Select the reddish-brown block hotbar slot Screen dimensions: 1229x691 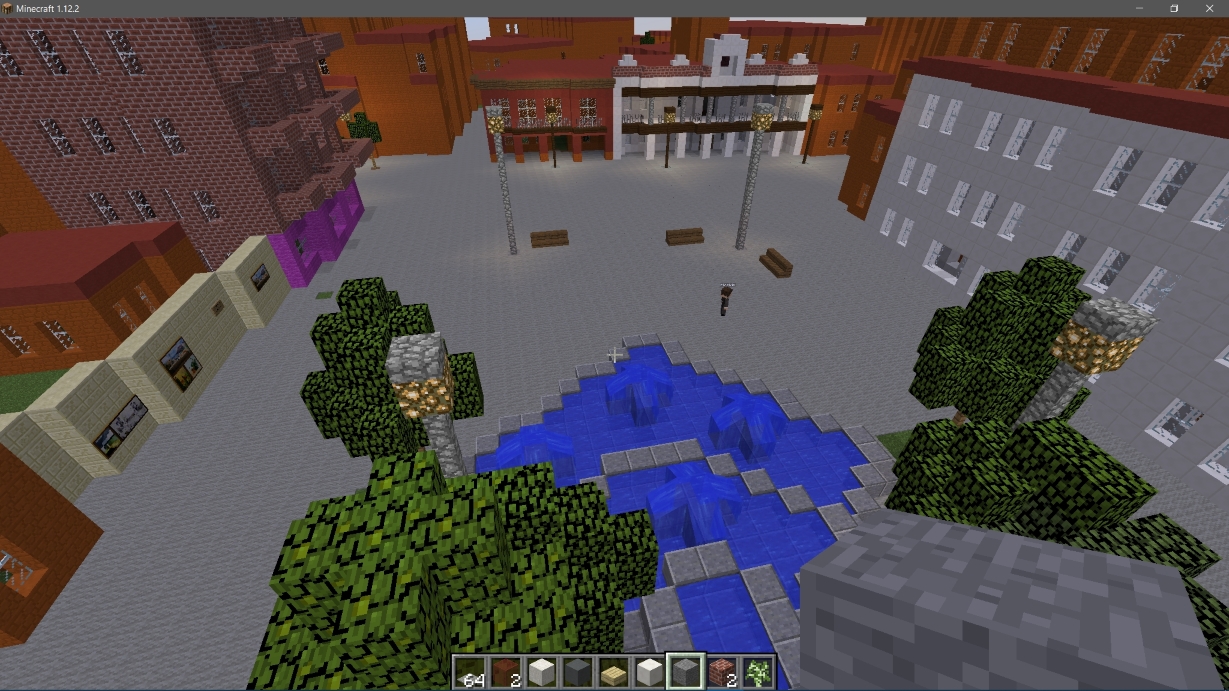coord(506,672)
